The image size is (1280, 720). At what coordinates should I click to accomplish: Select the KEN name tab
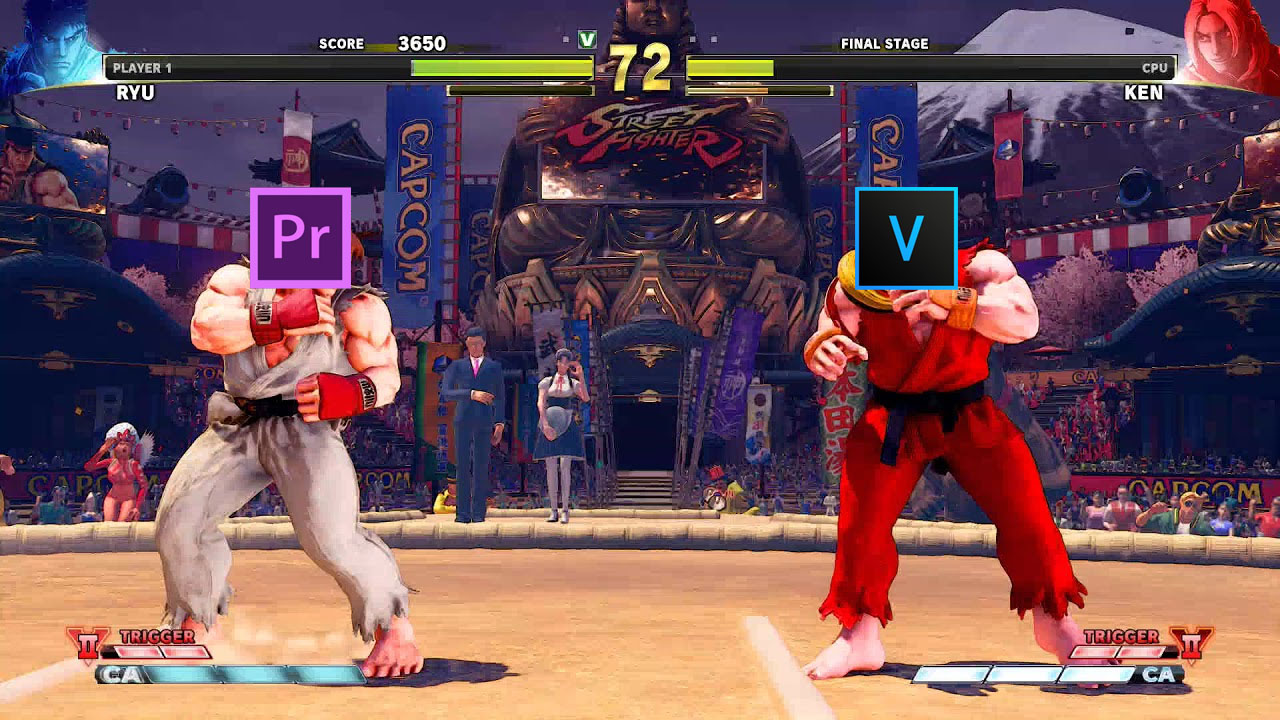(x=1143, y=93)
